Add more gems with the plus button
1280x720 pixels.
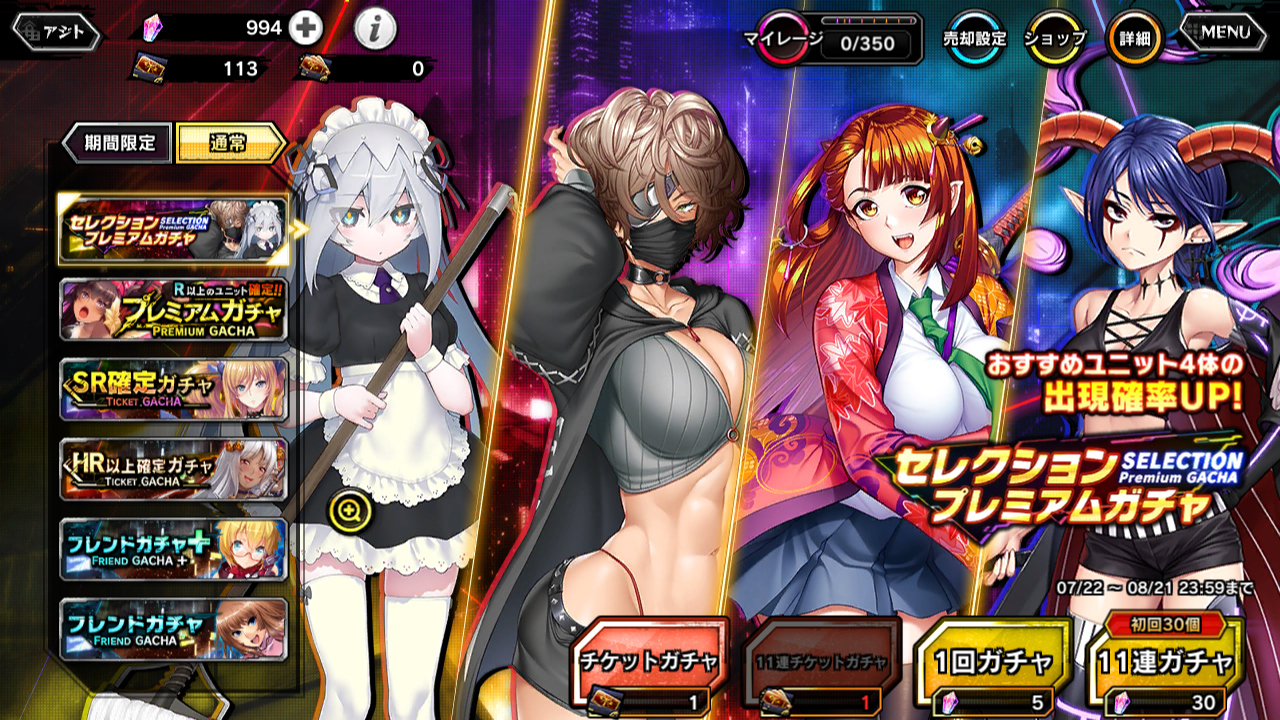click(306, 29)
